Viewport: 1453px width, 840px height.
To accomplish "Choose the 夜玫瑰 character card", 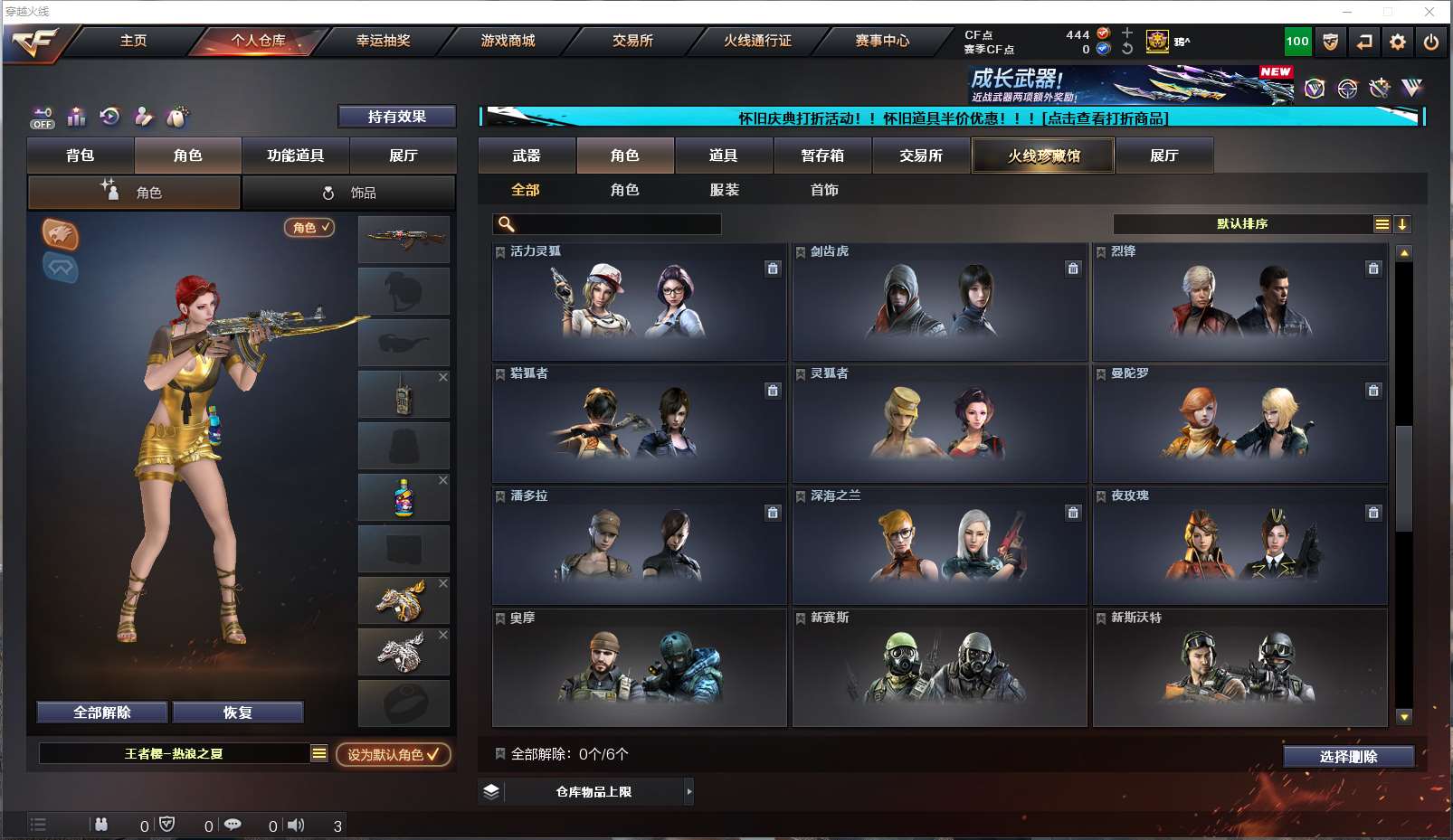I will pyautogui.click(x=1239, y=546).
